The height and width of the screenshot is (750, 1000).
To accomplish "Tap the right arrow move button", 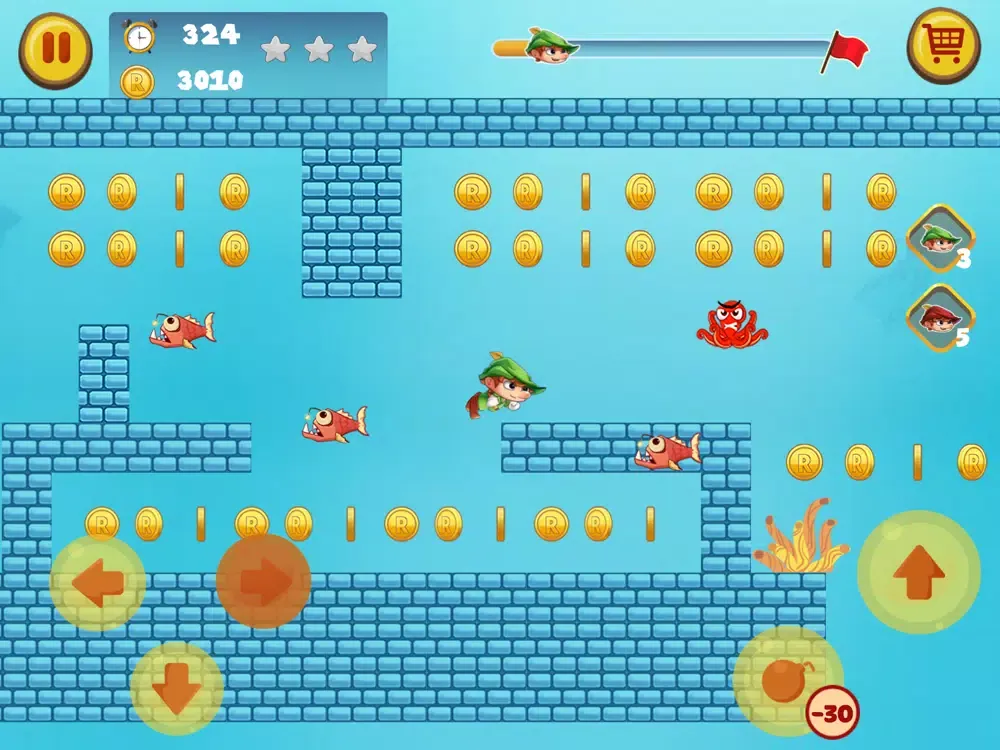I will [x=263, y=581].
